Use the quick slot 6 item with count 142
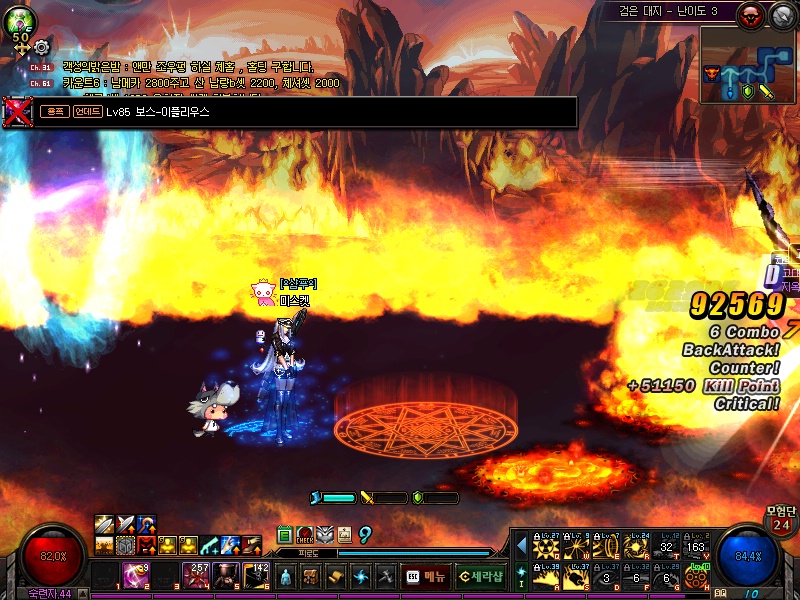800x600 pixels. [x=257, y=575]
